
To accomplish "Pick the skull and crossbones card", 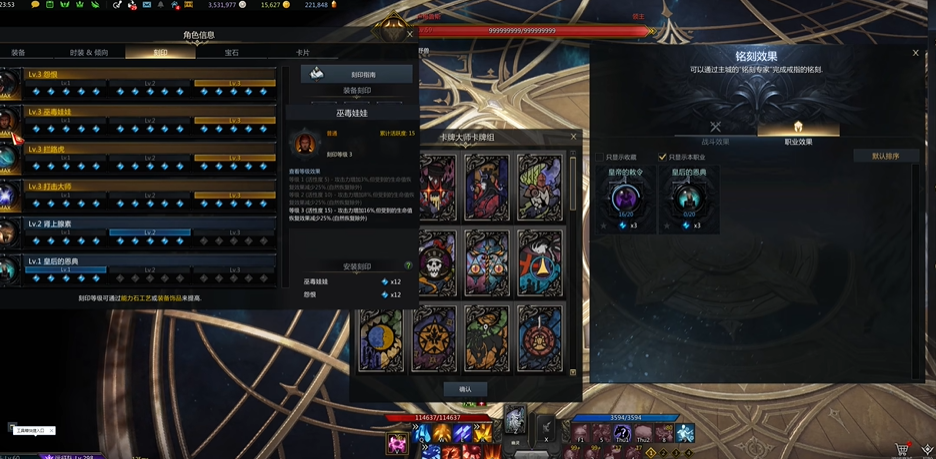I will [438, 263].
